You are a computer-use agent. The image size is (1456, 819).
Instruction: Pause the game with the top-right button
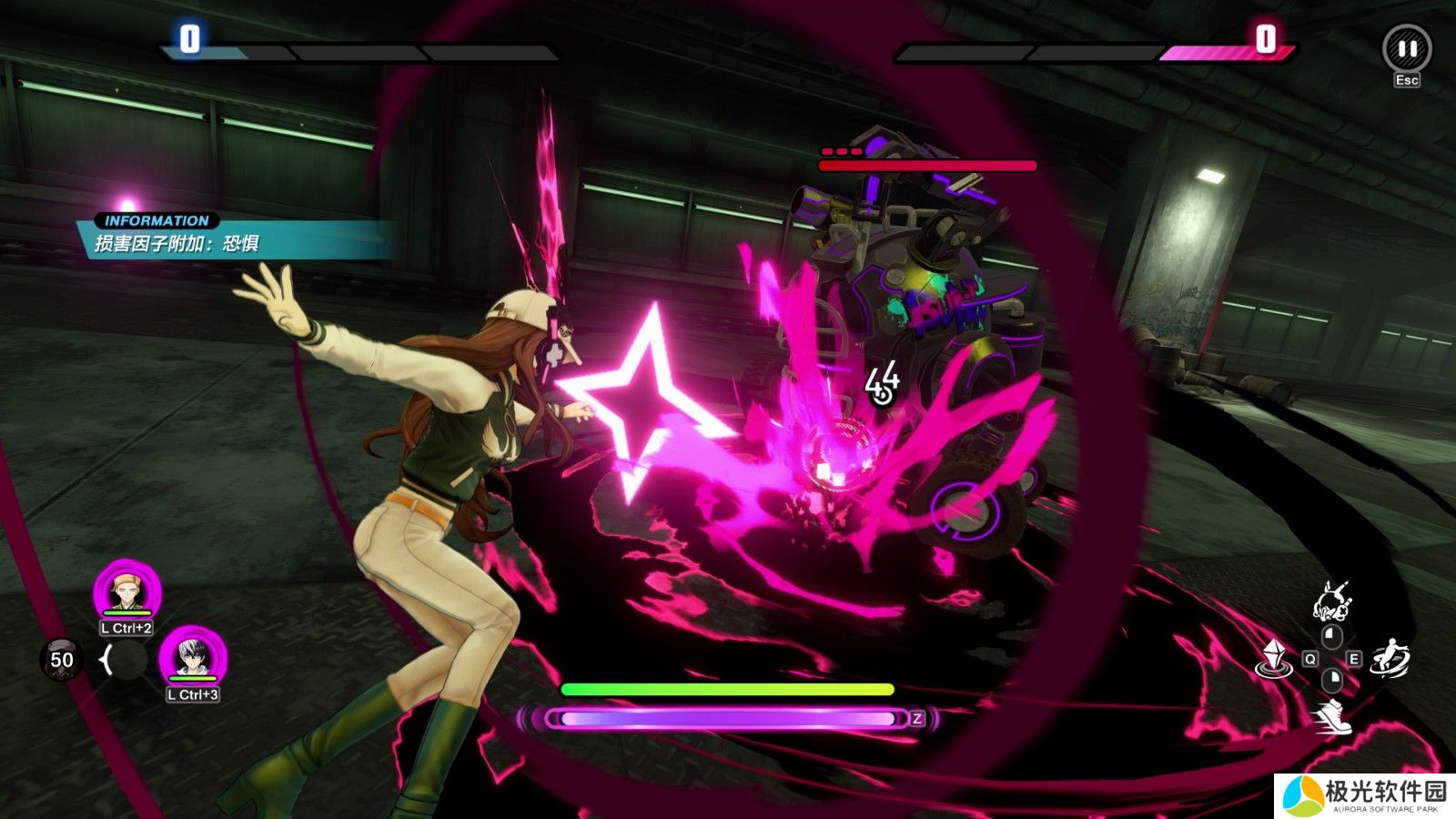1407,49
